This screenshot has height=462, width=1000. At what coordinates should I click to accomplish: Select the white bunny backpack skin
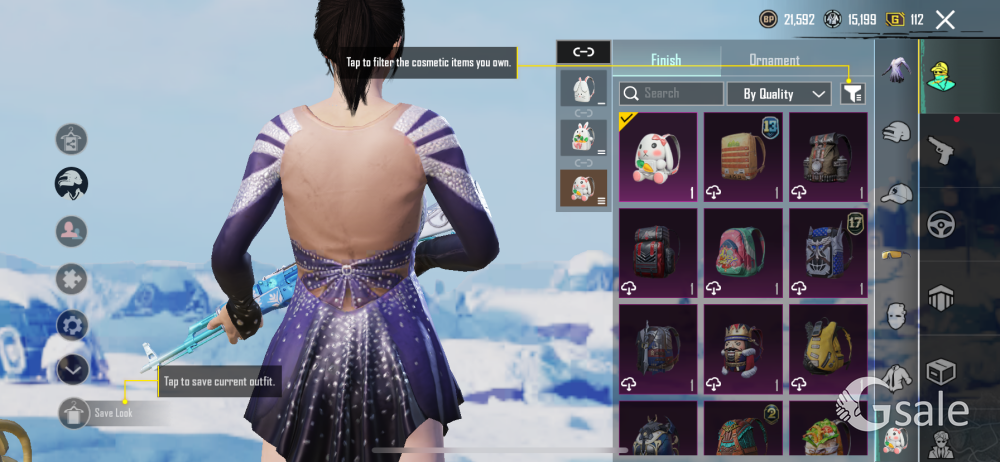tap(658, 155)
